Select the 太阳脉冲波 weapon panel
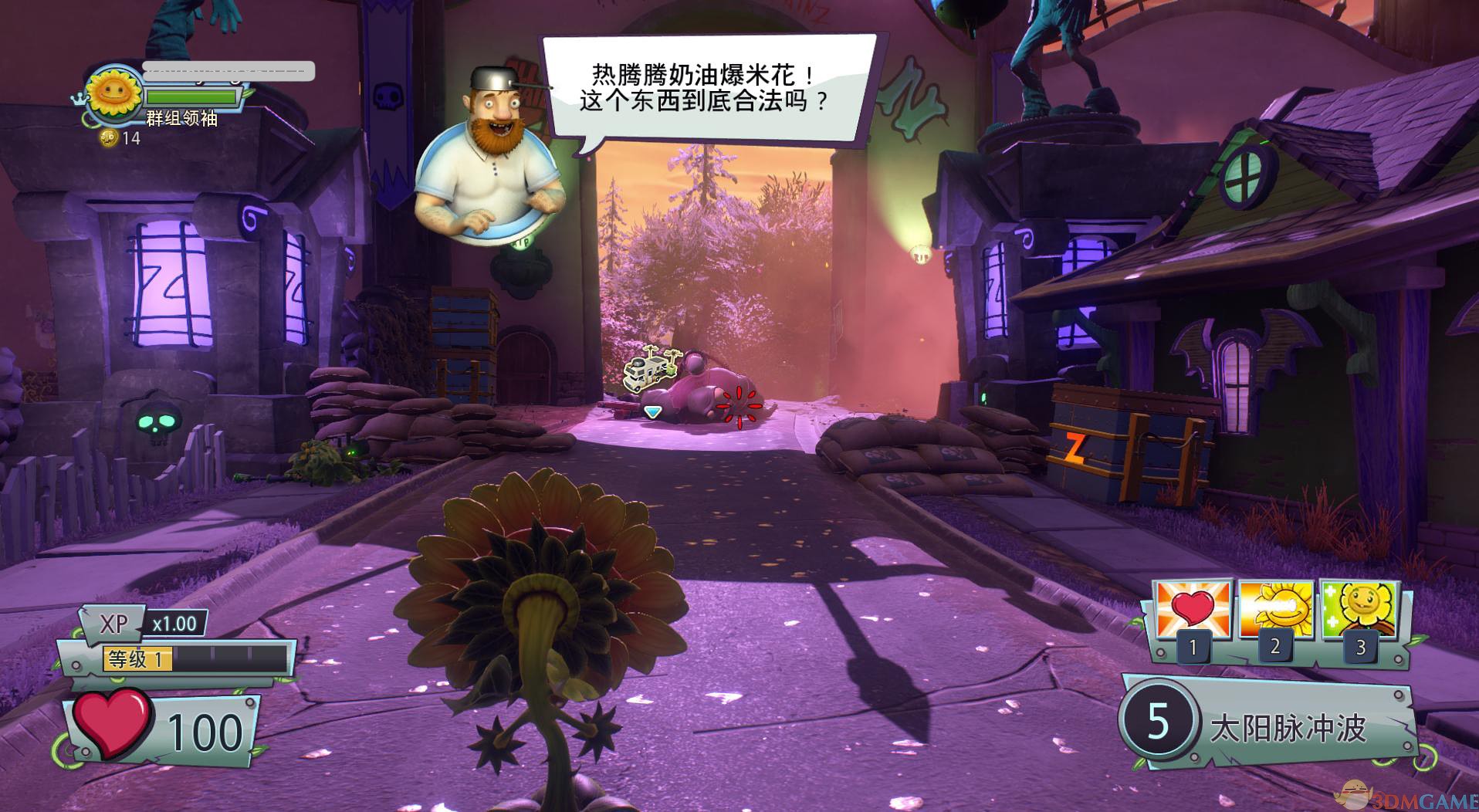This screenshot has width=1479, height=812. (1267, 722)
